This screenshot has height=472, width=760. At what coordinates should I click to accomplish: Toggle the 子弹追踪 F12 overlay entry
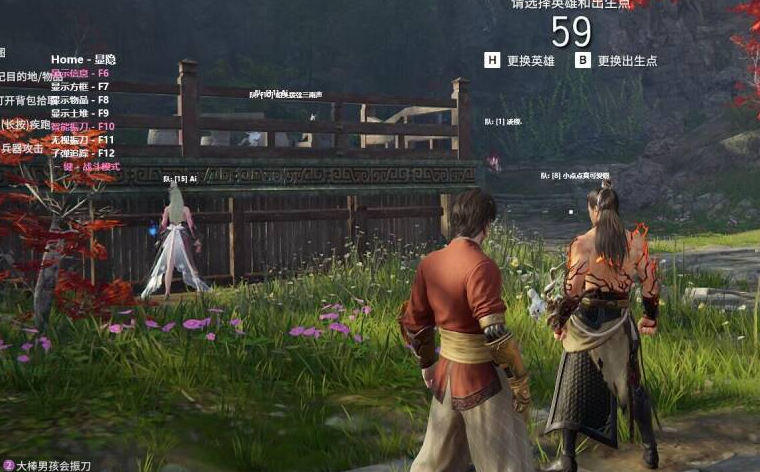pos(83,153)
